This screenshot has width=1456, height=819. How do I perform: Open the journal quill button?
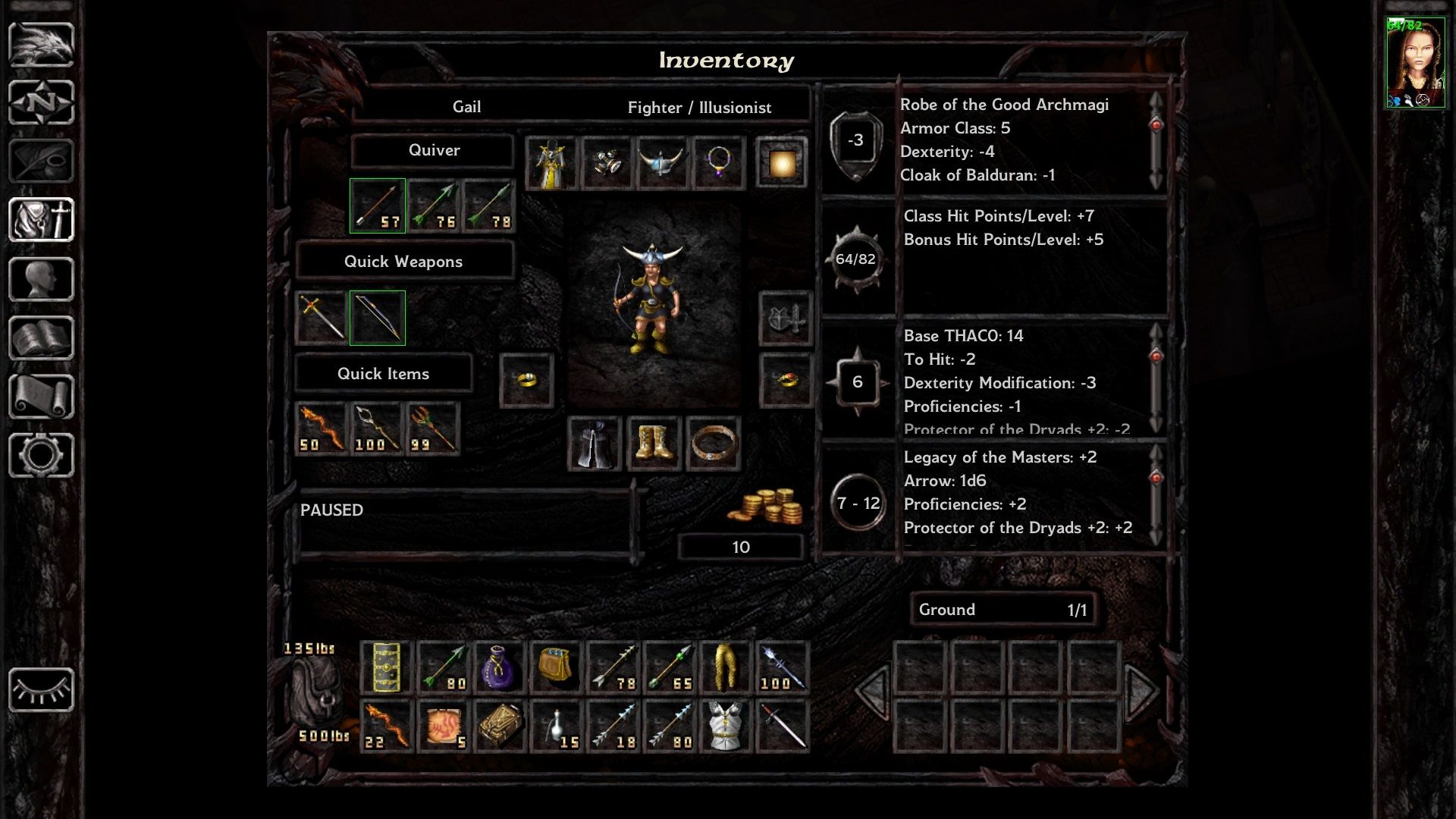click(x=41, y=161)
